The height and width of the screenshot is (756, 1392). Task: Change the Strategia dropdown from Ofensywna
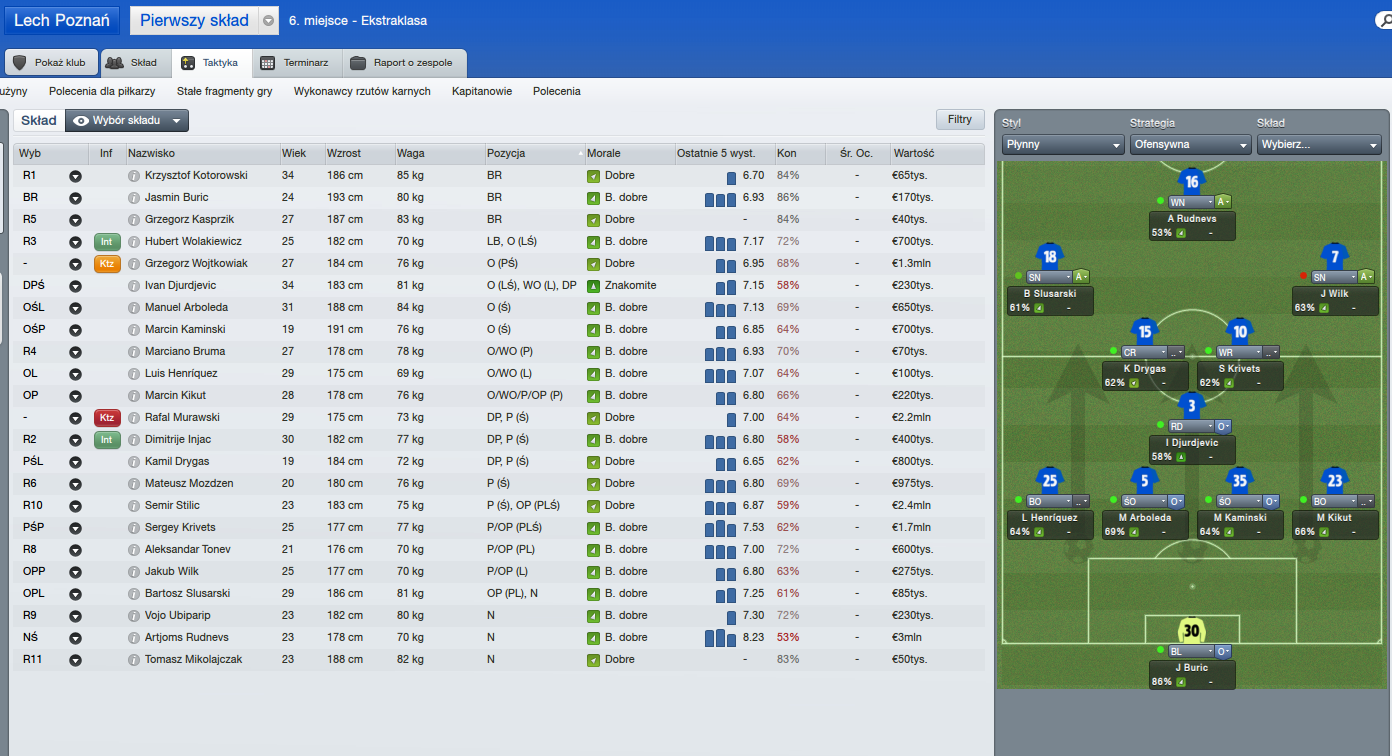pos(1190,144)
